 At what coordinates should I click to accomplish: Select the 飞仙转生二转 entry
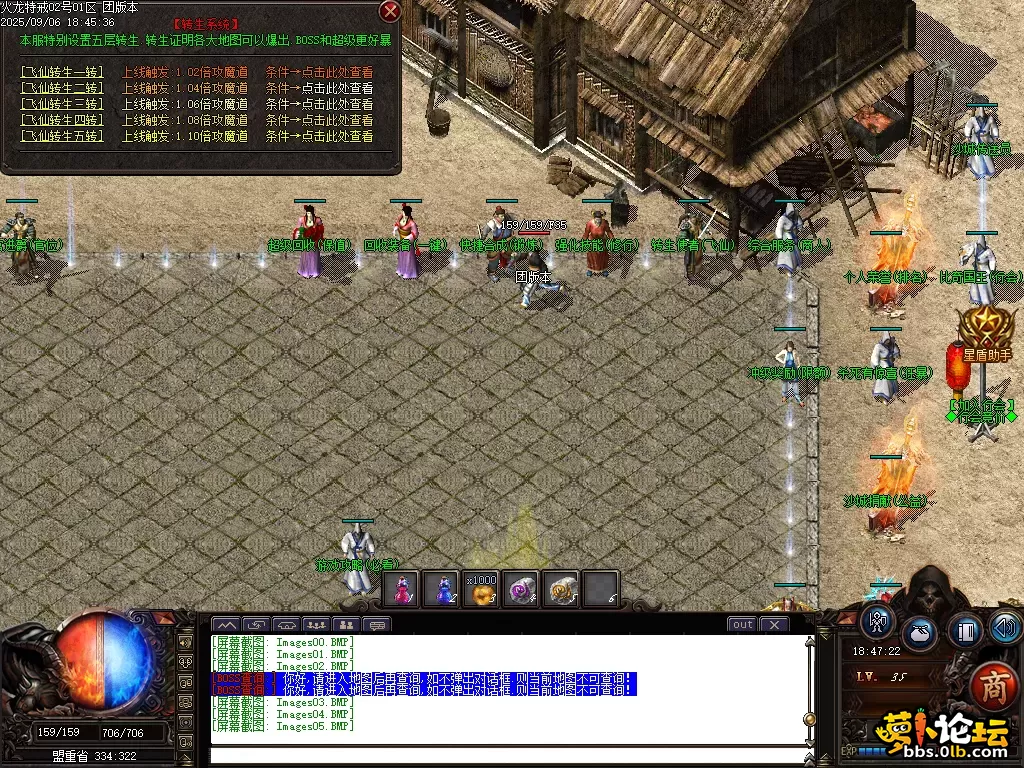pos(61,88)
